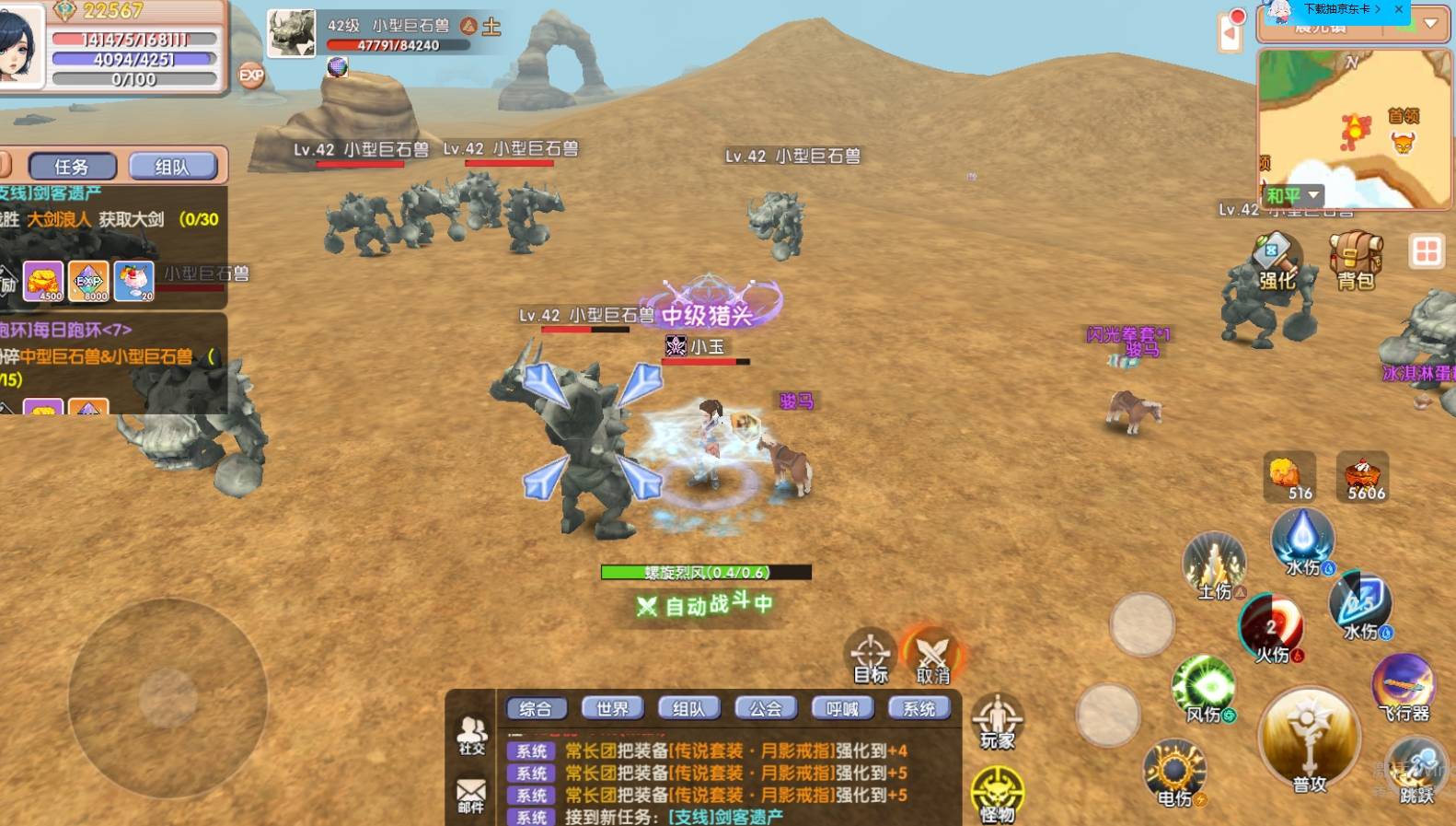Switch chat to 公会 guild channel
Image resolution: width=1456 pixels, height=826 pixels.
(765, 708)
